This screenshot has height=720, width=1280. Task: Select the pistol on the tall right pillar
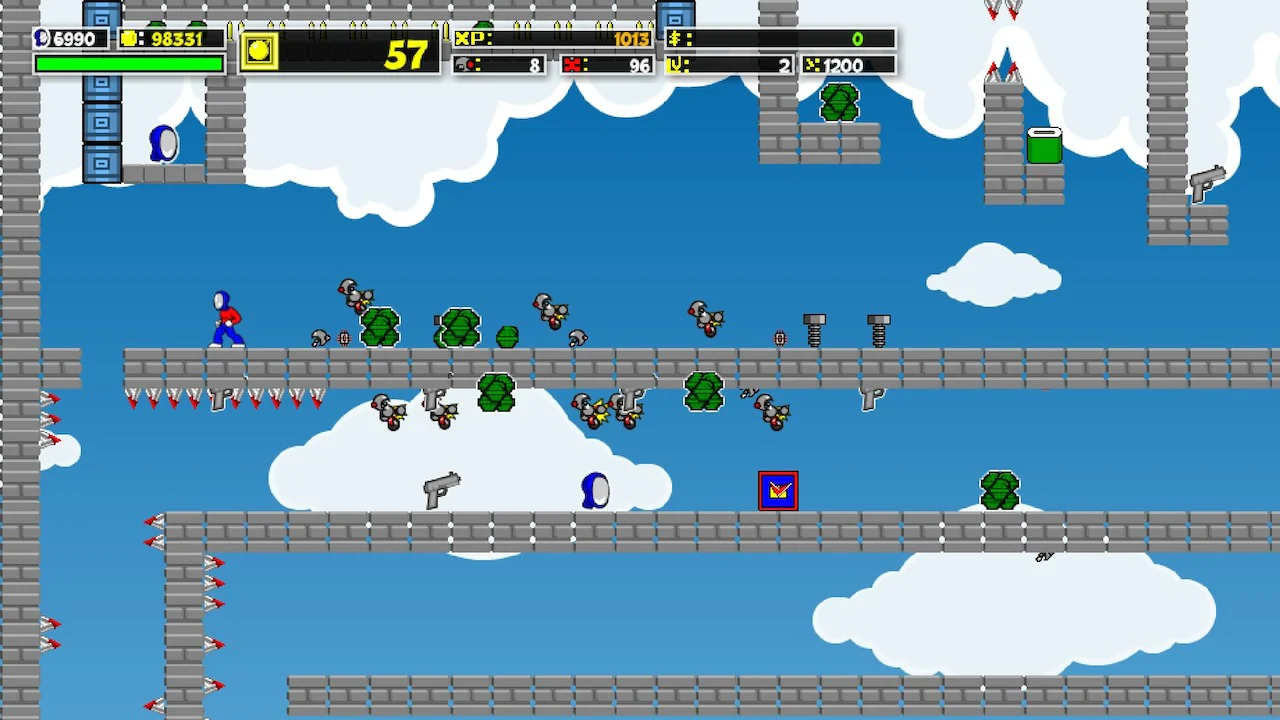click(x=1207, y=184)
